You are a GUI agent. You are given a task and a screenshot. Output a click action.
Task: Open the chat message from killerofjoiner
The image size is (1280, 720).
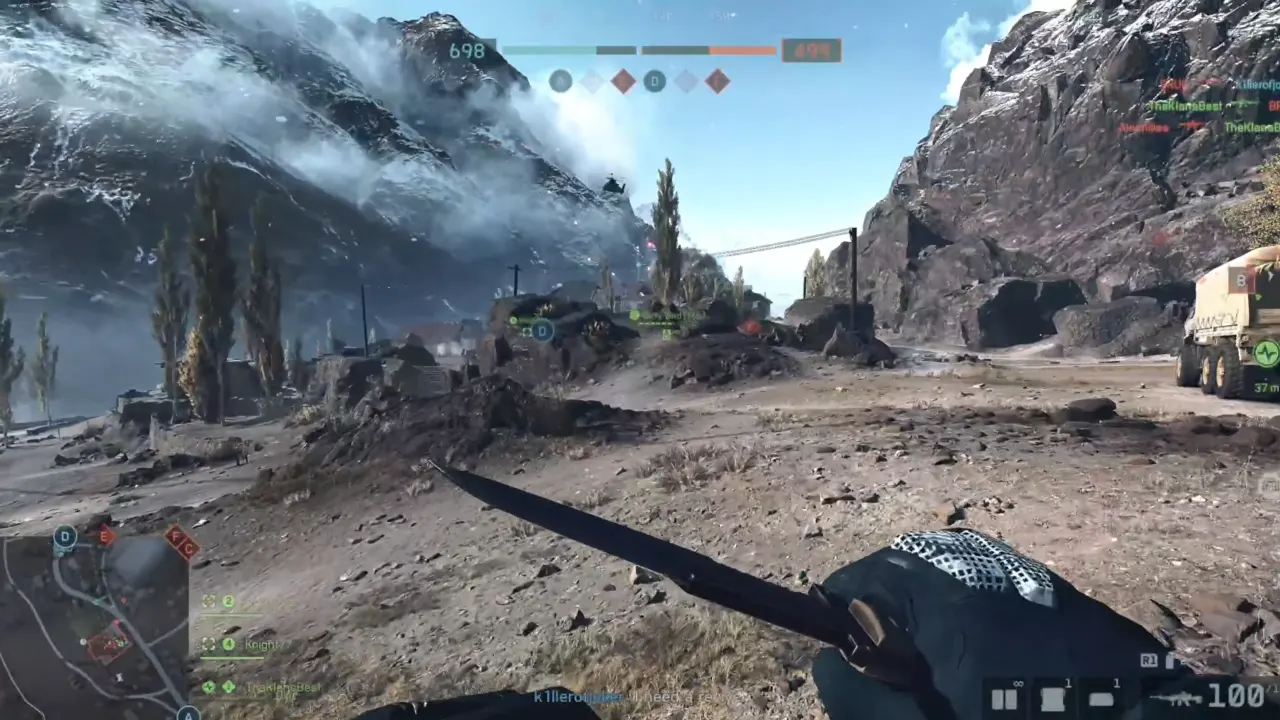pos(578,696)
